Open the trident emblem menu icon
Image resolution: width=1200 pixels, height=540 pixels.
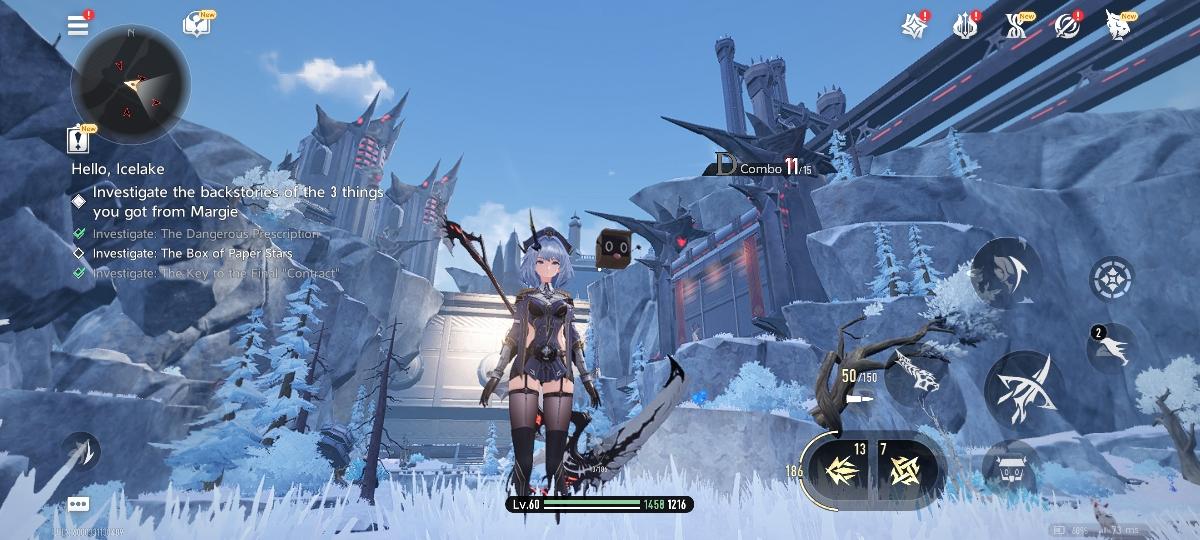pyautogui.click(x=965, y=25)
